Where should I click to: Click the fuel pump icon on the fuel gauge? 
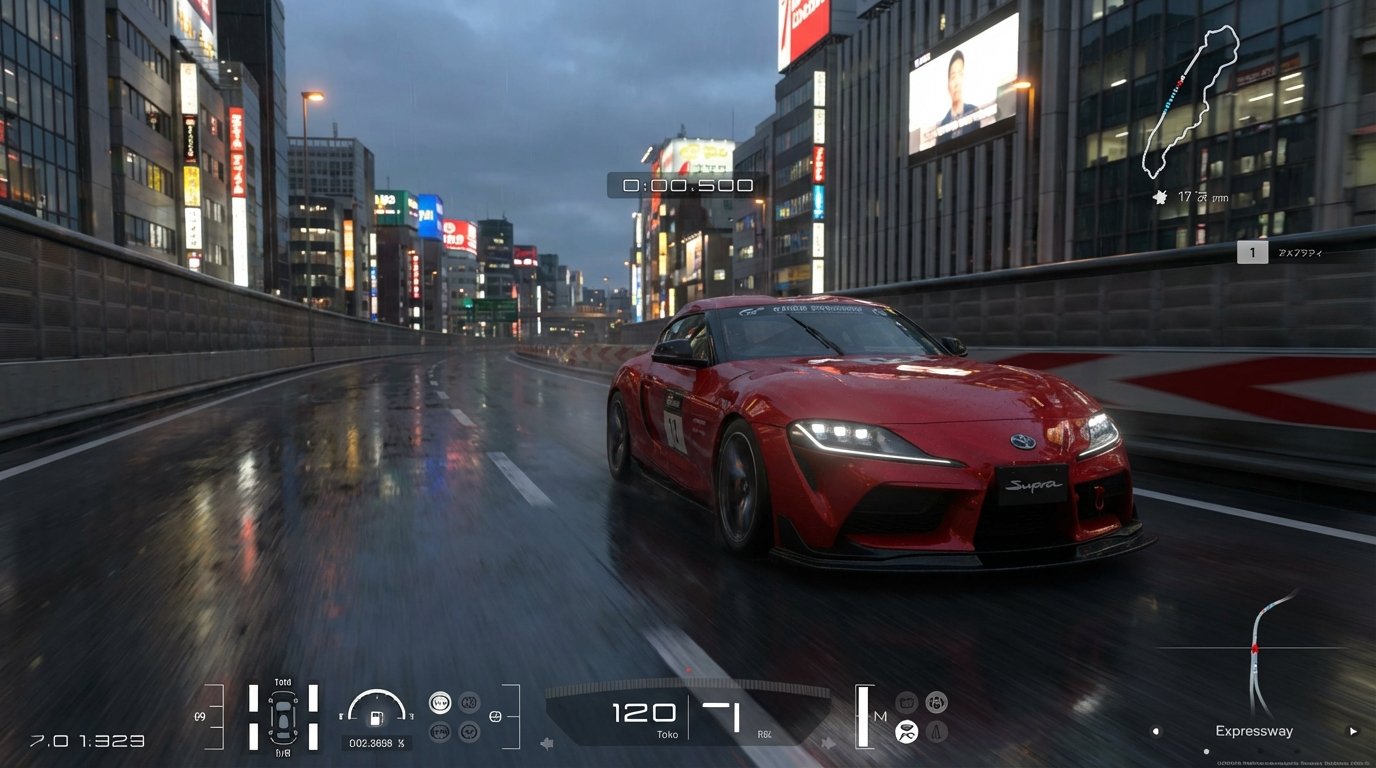point(376,718)
